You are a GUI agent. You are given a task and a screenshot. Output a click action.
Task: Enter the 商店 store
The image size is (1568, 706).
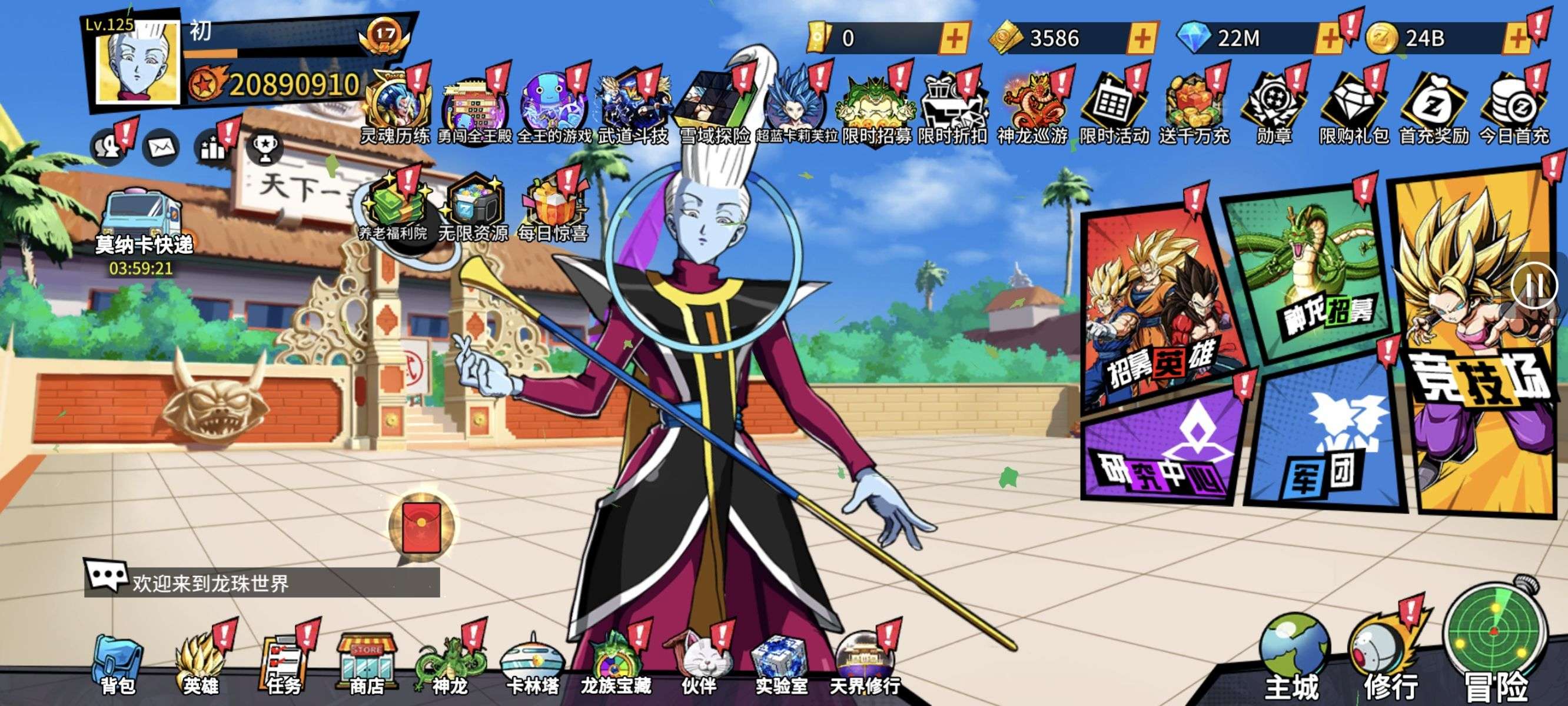[367, 665]
